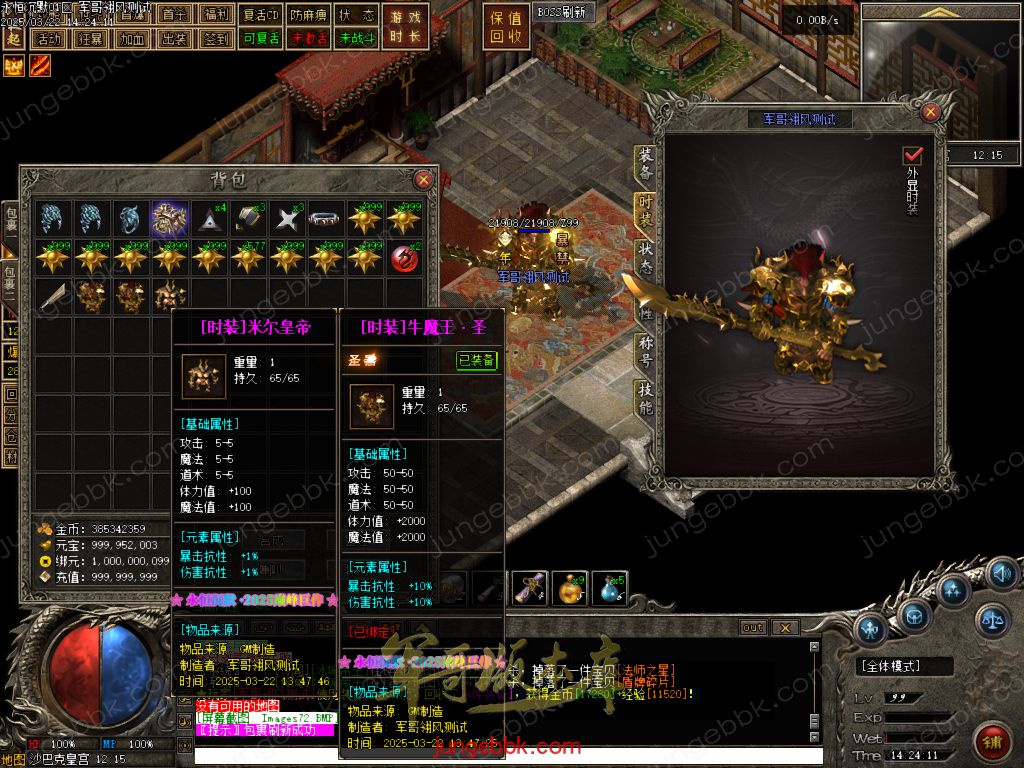Toggle the 外显时装 fashion display checkbox
This screenshot has width=1024, height=768.
912,156
